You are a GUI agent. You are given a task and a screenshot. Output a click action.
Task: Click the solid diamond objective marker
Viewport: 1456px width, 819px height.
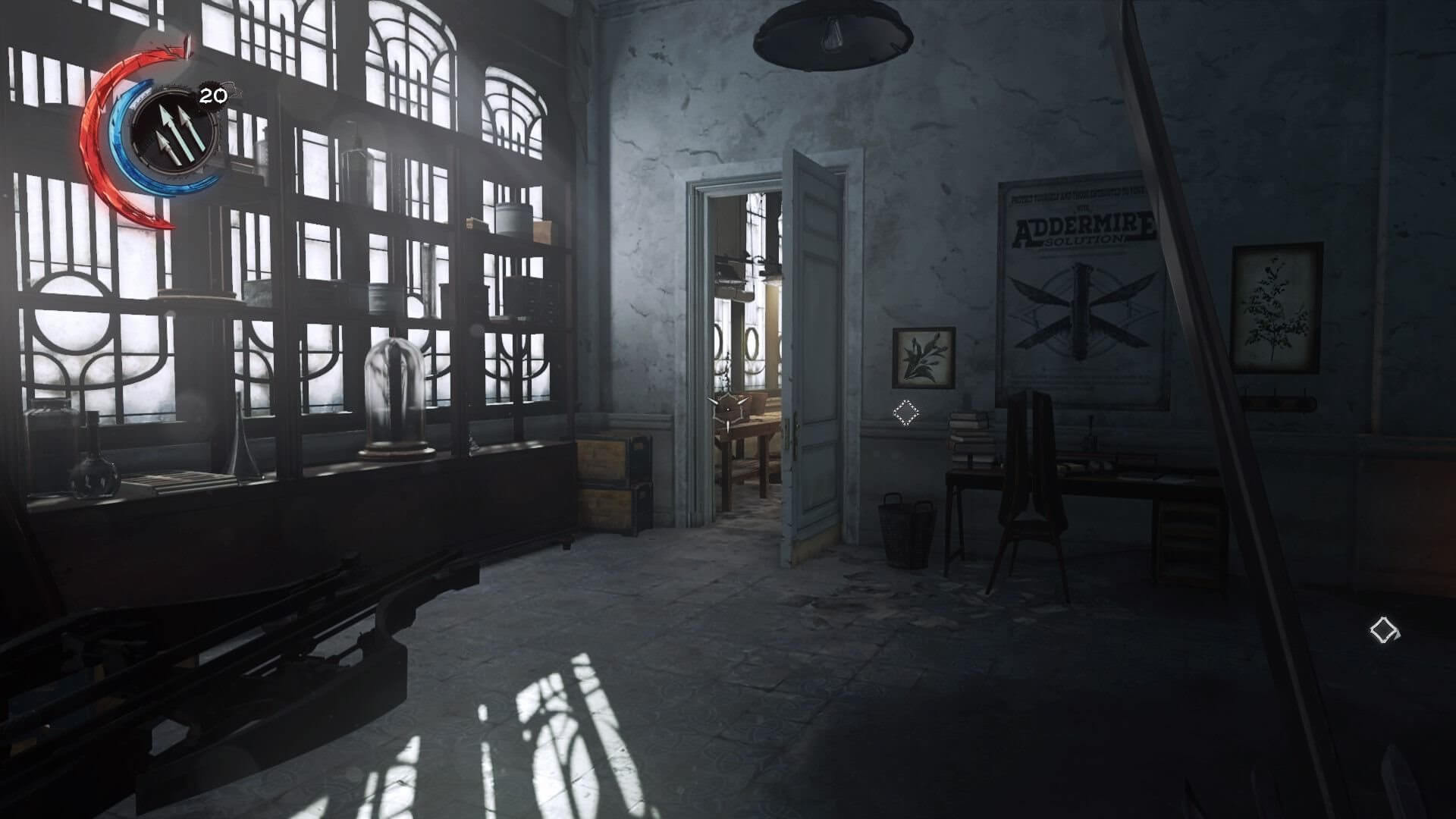point(1384,630)
